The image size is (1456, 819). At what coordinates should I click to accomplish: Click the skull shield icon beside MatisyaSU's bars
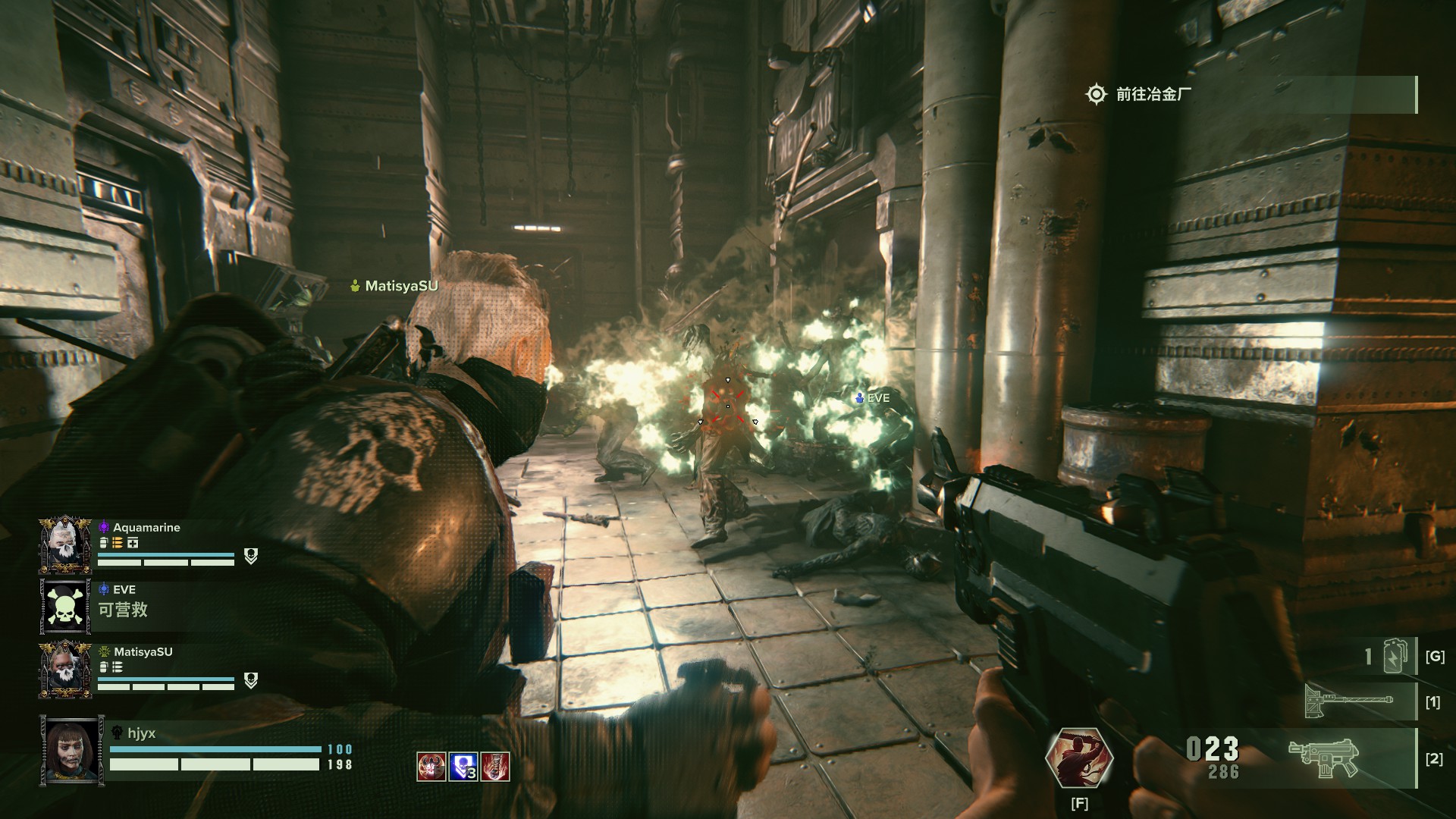[251, 681]
